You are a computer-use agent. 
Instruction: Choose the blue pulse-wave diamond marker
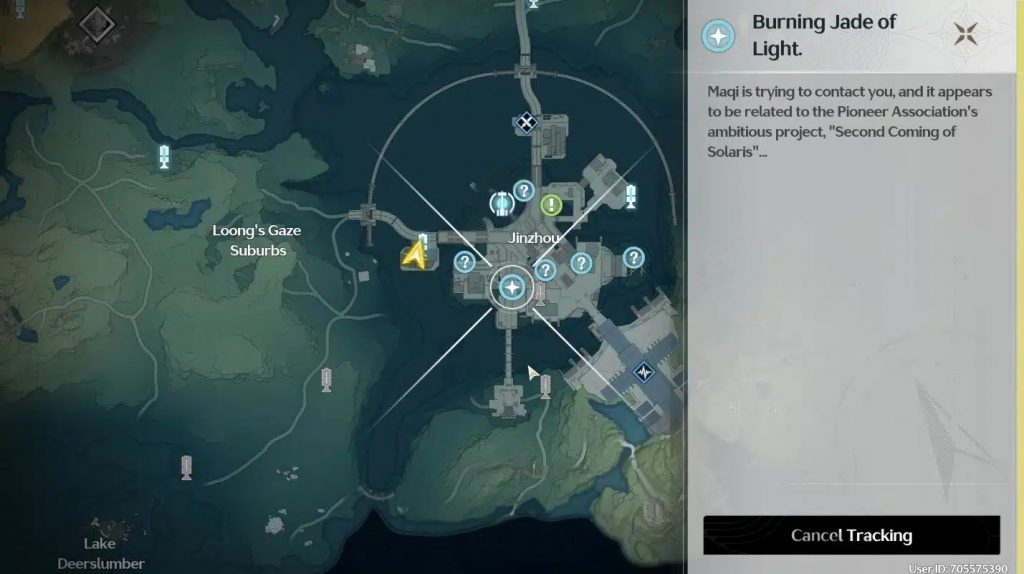[644, 373]
